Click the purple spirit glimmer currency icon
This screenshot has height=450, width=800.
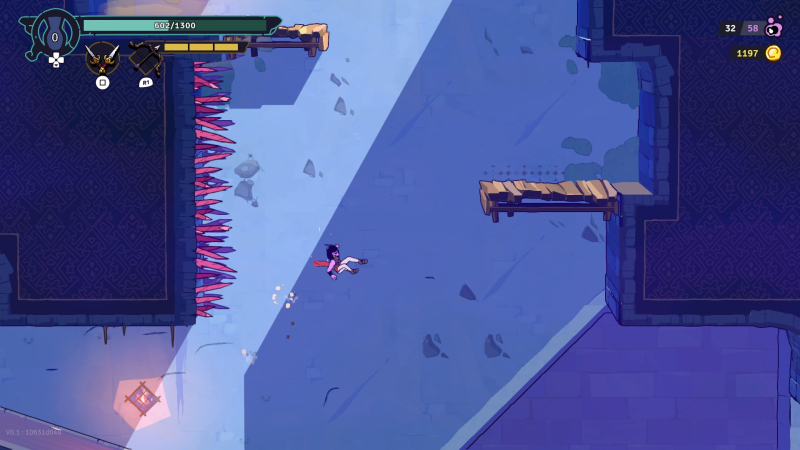pyautogui.click(x=772, y=28)
